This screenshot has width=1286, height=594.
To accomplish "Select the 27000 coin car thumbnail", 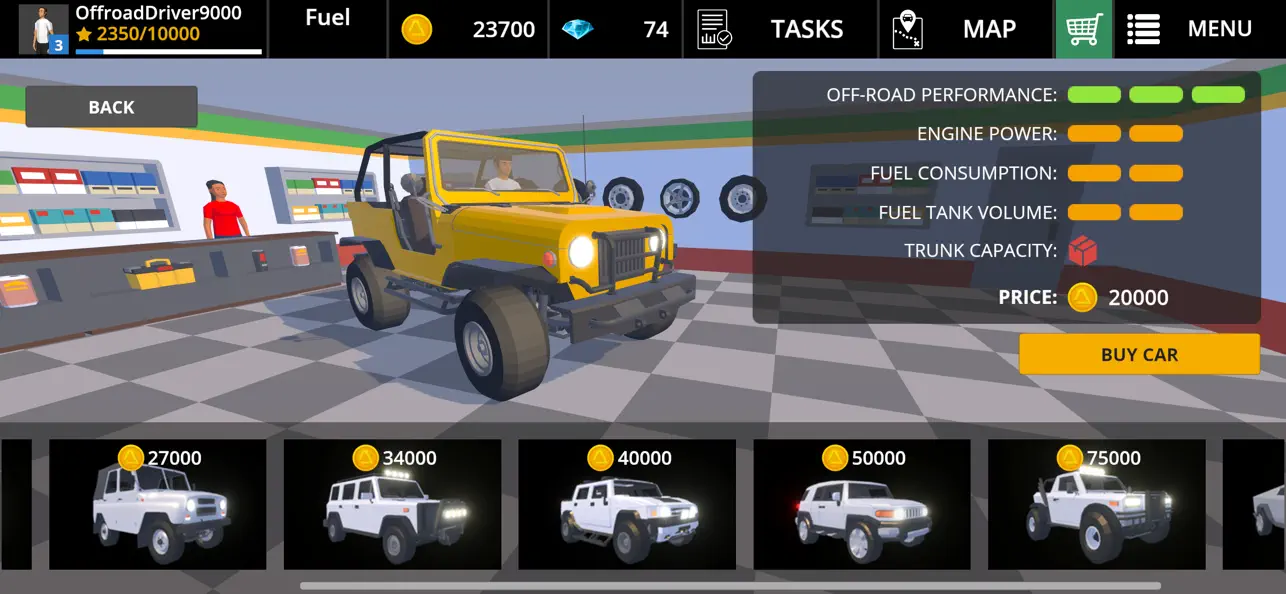I will pos(158,505).
